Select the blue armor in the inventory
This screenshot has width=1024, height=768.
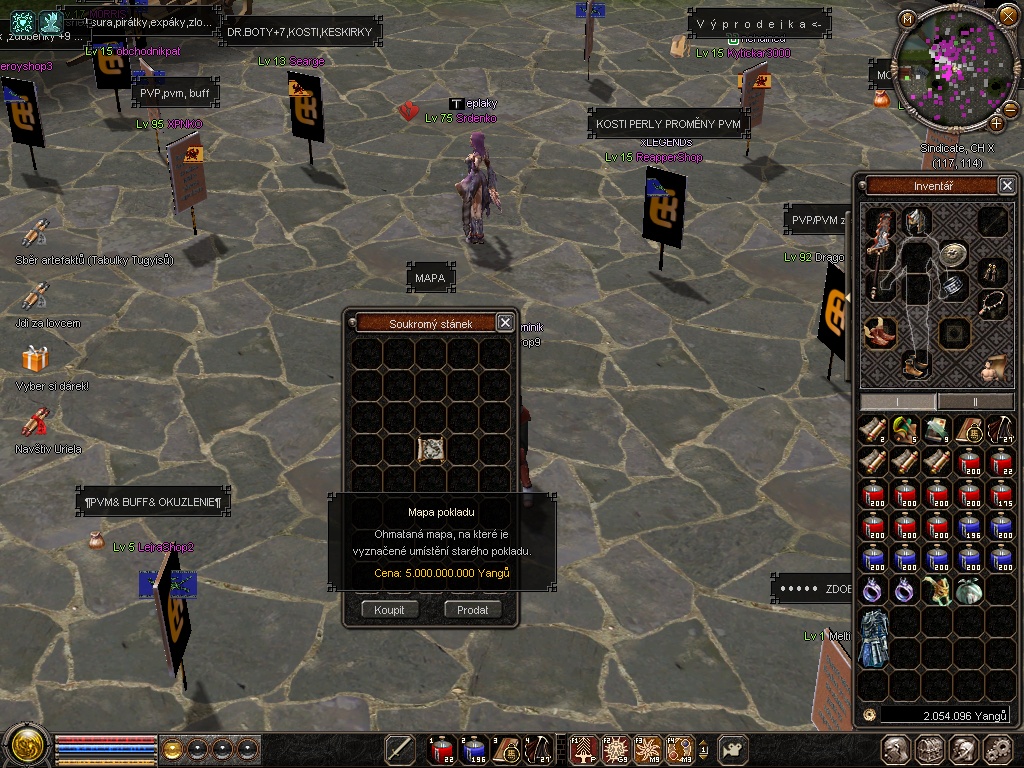[x=874, y=638]
